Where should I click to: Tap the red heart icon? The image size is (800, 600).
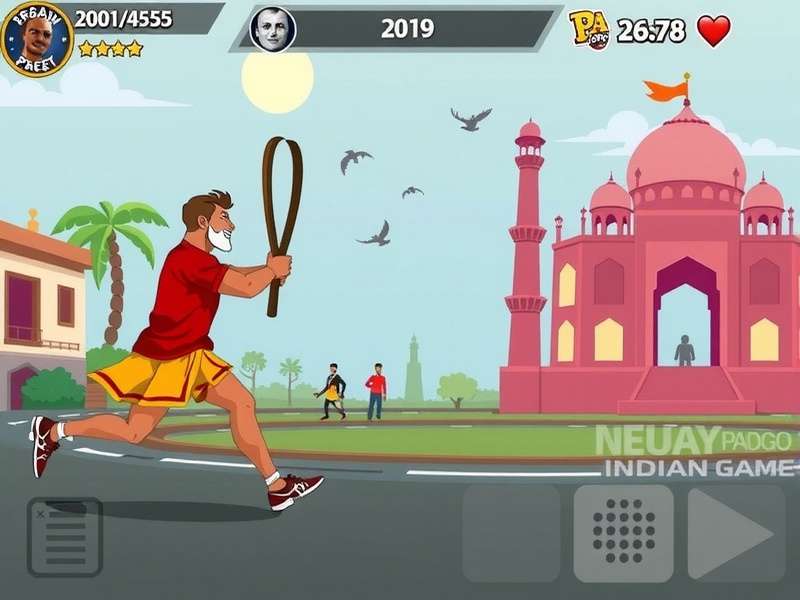click(x=713, y=30)
